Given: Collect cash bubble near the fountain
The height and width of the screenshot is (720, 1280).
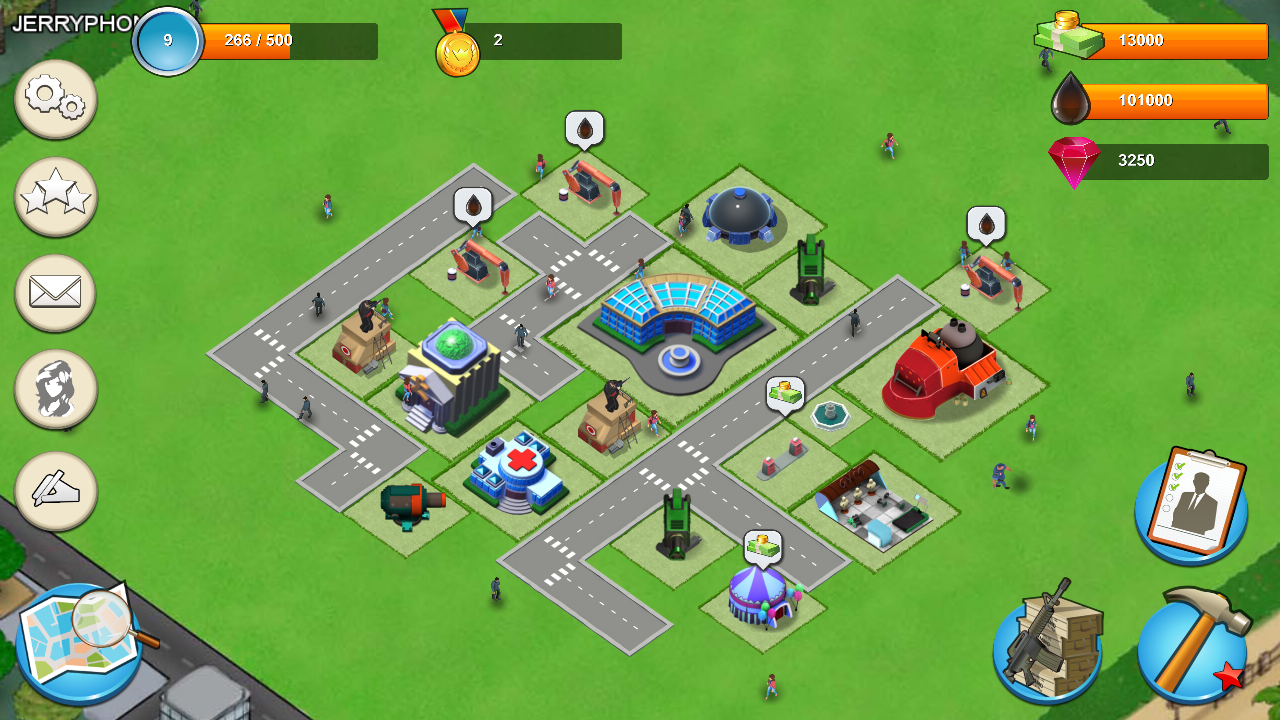Looking at the screenshot, I should pyautogui.click(x=785, y=393).
